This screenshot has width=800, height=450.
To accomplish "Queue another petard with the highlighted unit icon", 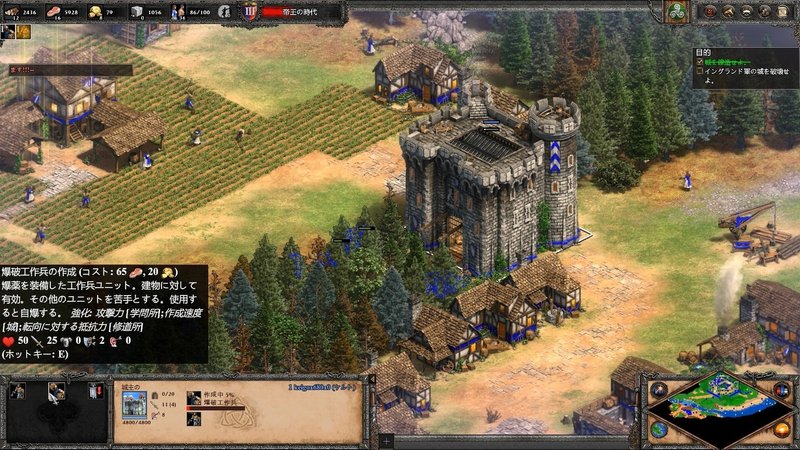I will 57,391.
